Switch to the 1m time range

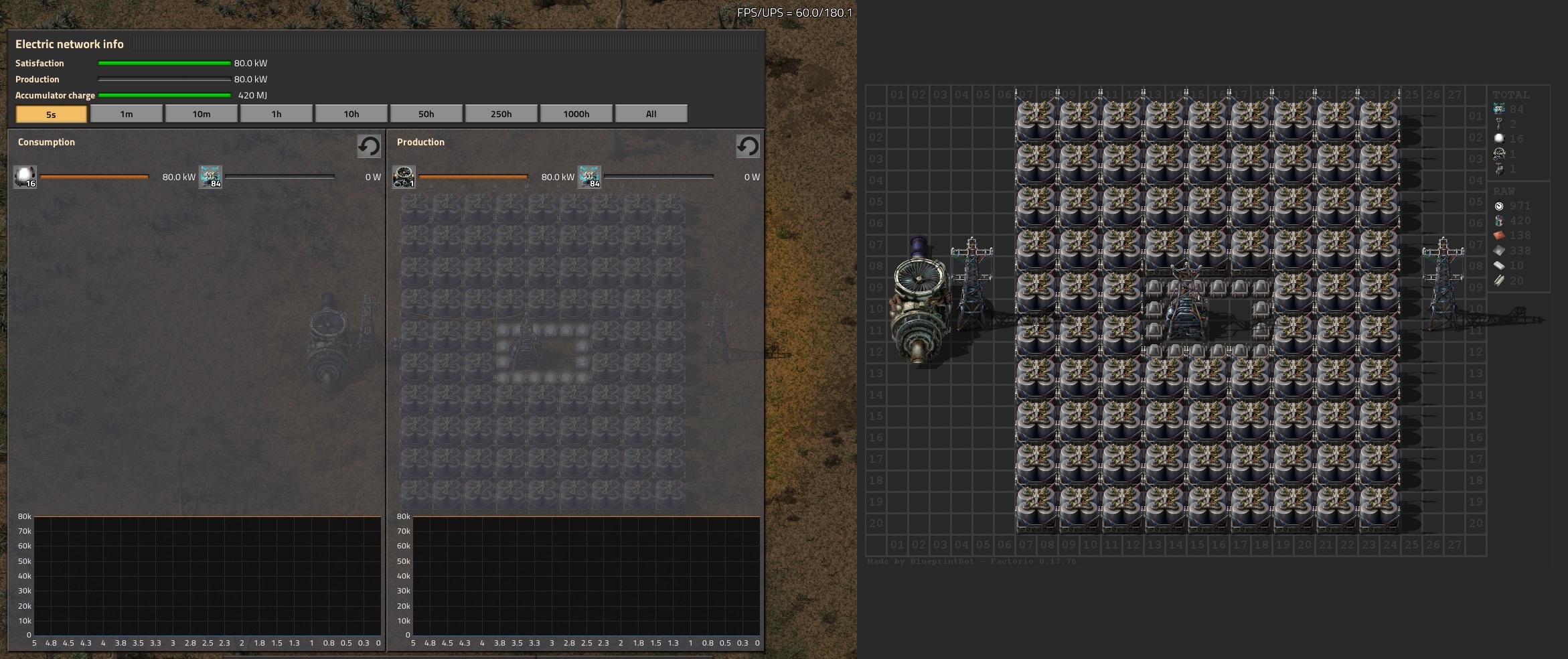[127, 115]
